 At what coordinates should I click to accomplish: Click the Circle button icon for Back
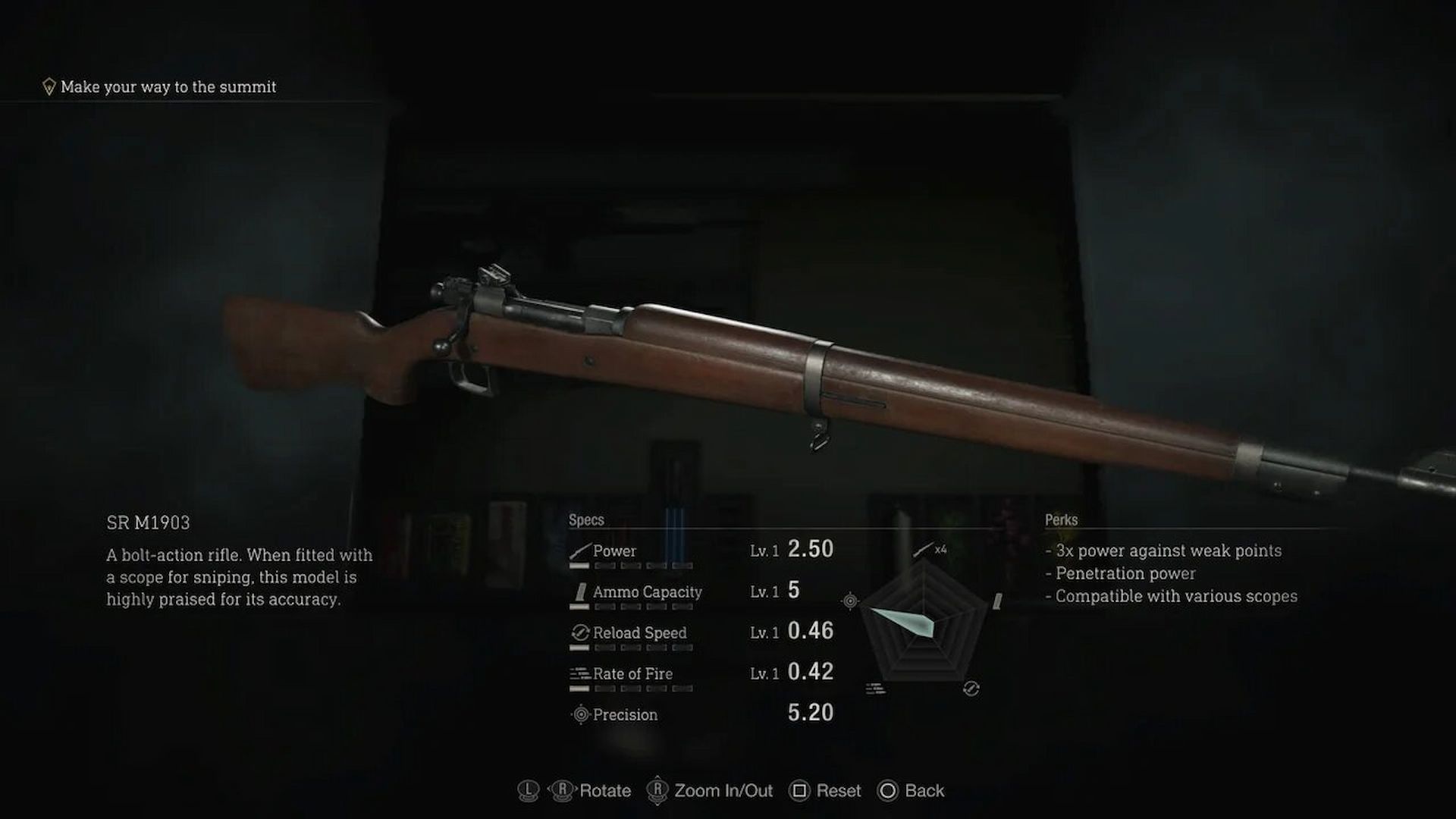pos(890,791)
